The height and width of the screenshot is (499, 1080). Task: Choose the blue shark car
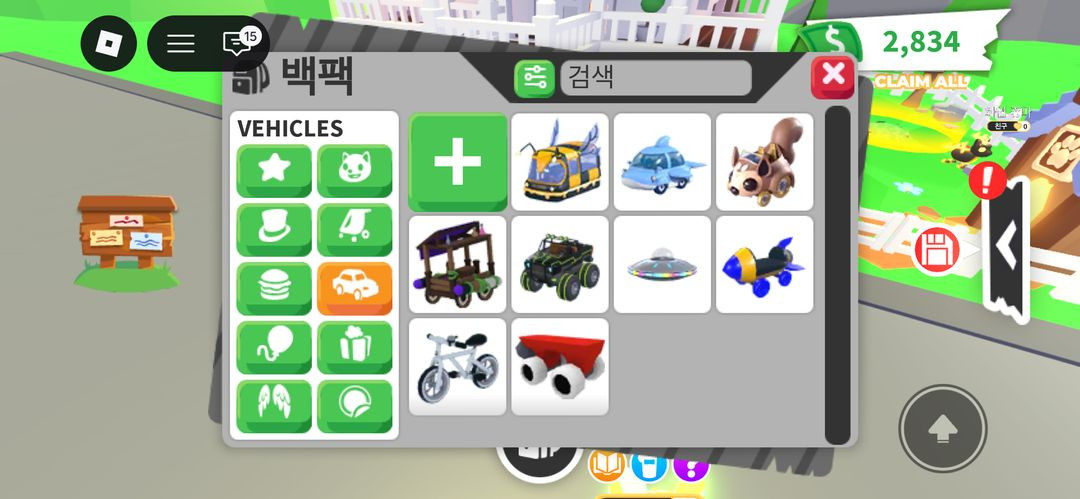click(x=662, y=162)
